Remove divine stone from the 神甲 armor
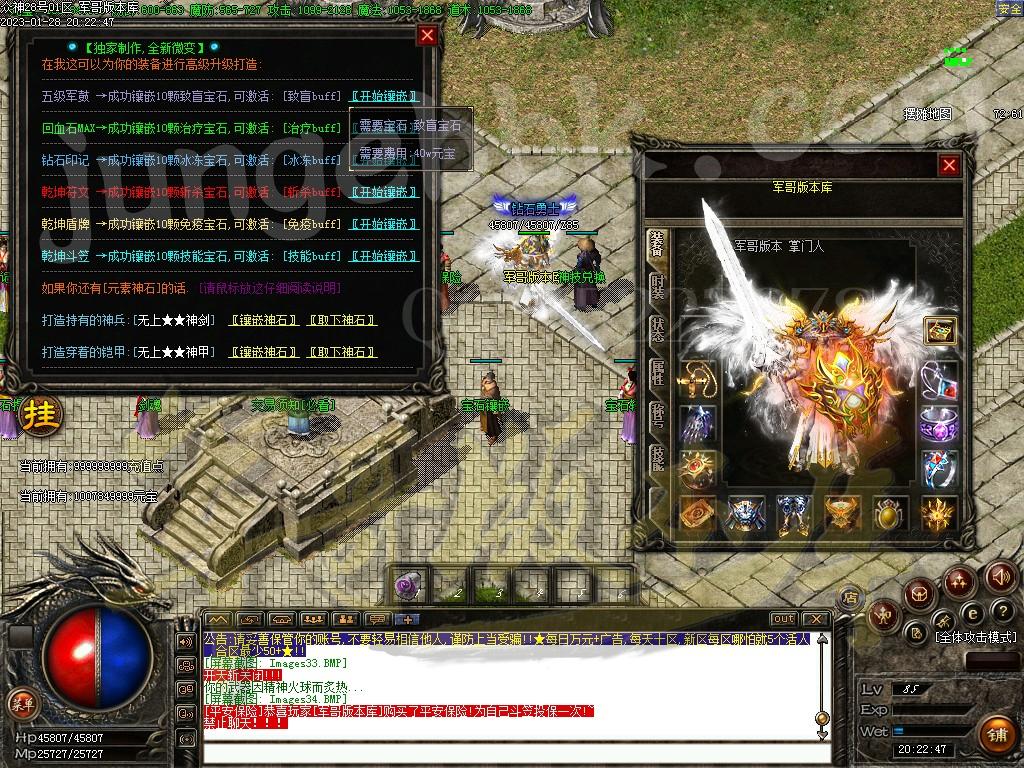This screenshot has width=1024, height=768. pyautogui.click(x=342, y=352)
